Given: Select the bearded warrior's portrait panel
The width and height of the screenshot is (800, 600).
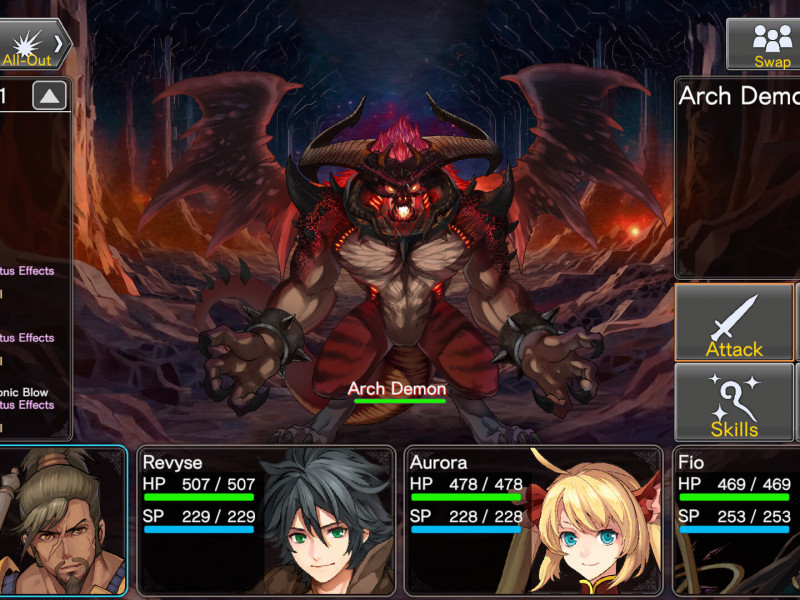Looking at the screenshot, I should click(62, 520).
